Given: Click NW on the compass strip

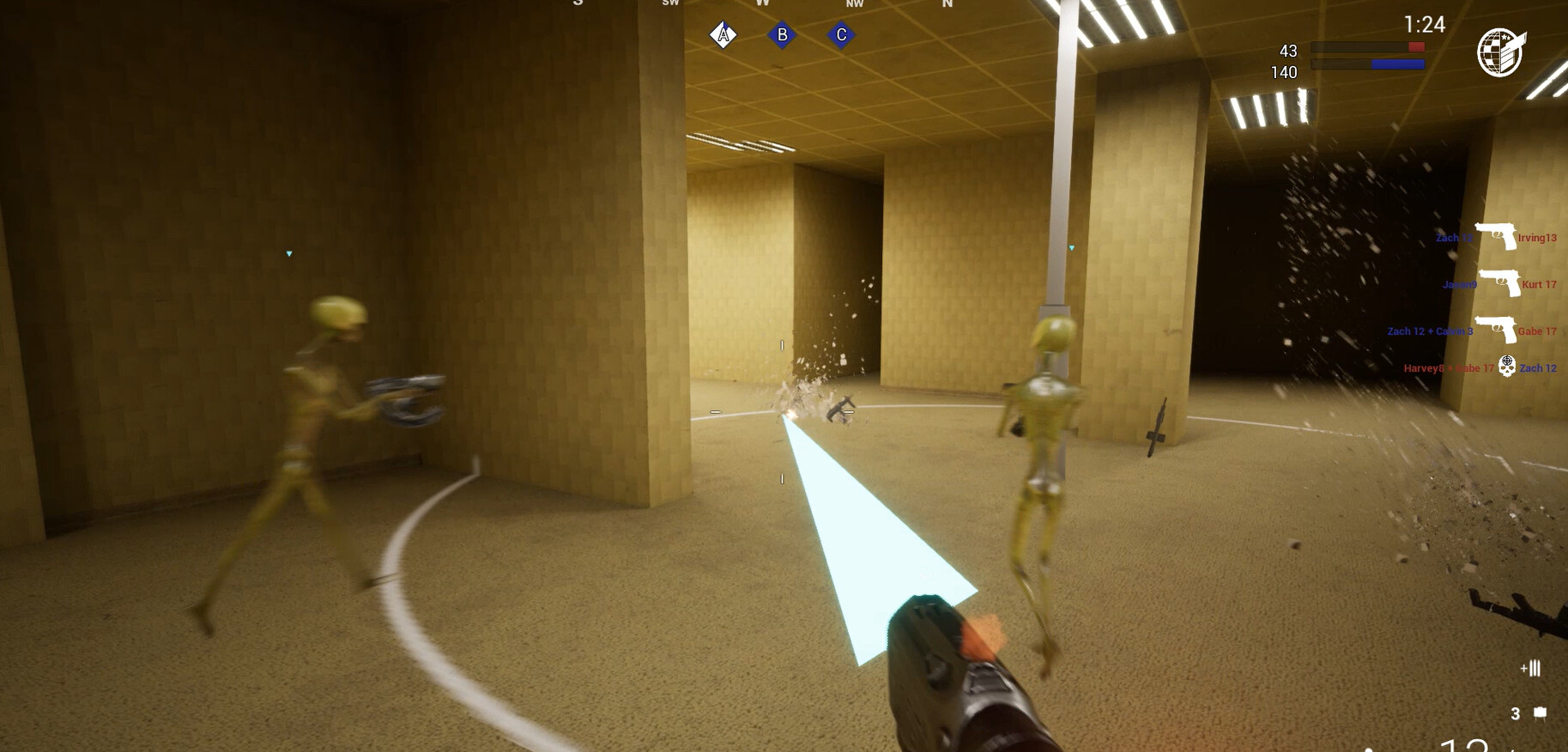Looking at the screenshot, I should [x=852, y=3].
